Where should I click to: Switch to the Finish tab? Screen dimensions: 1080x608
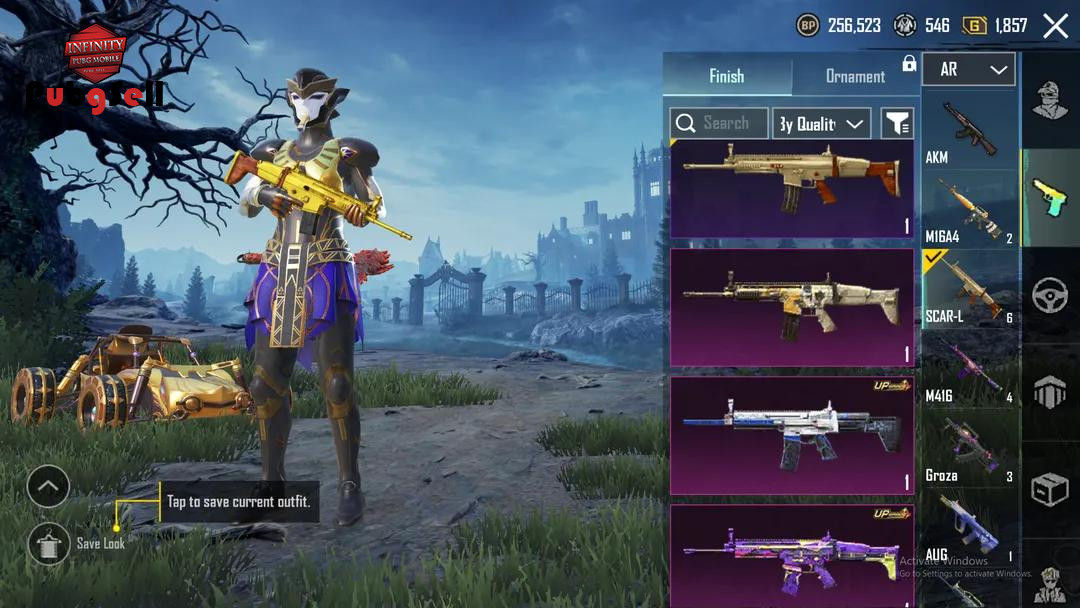point(727,76)
